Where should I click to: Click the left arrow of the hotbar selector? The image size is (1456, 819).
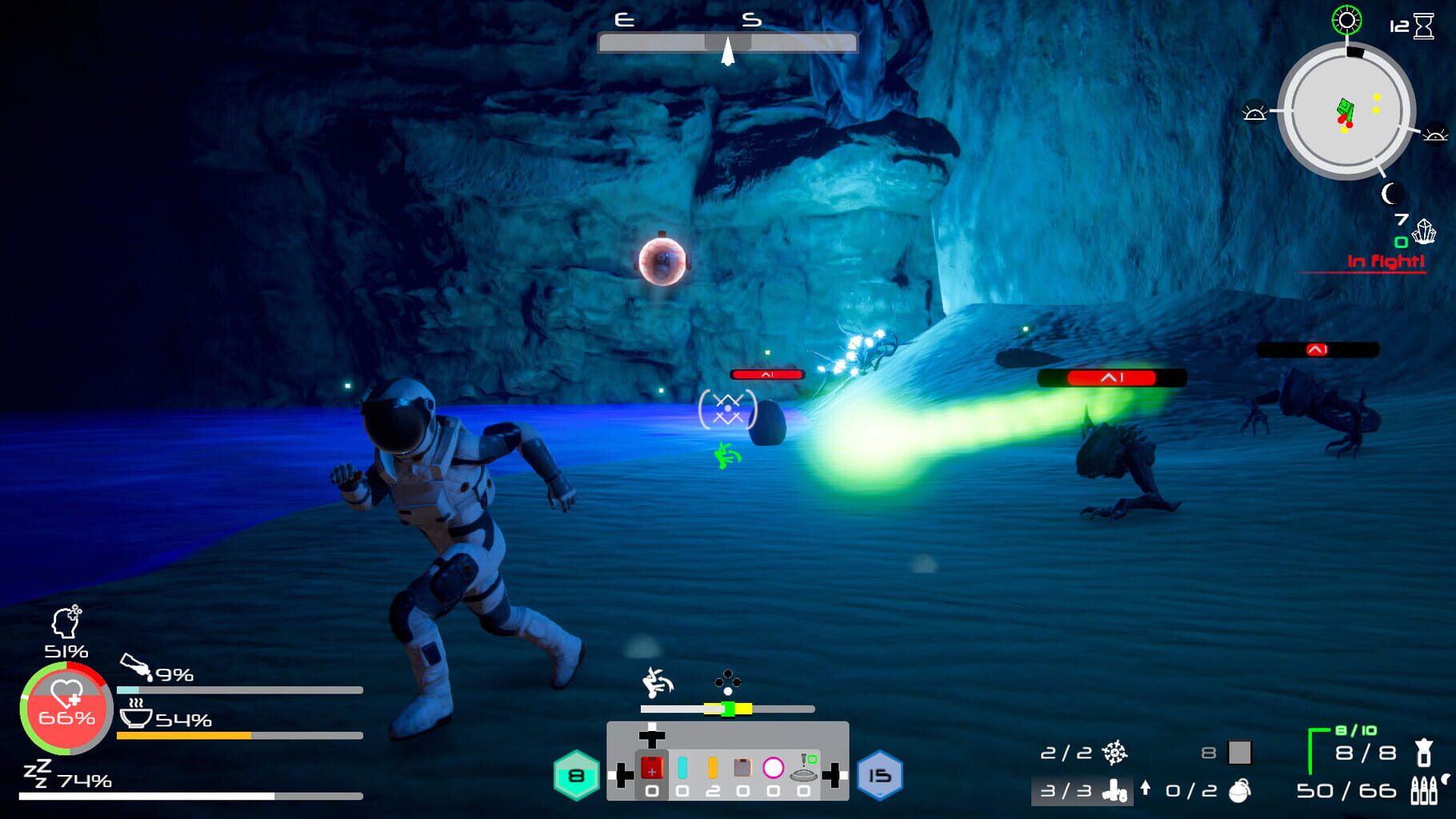coord(622,775)
